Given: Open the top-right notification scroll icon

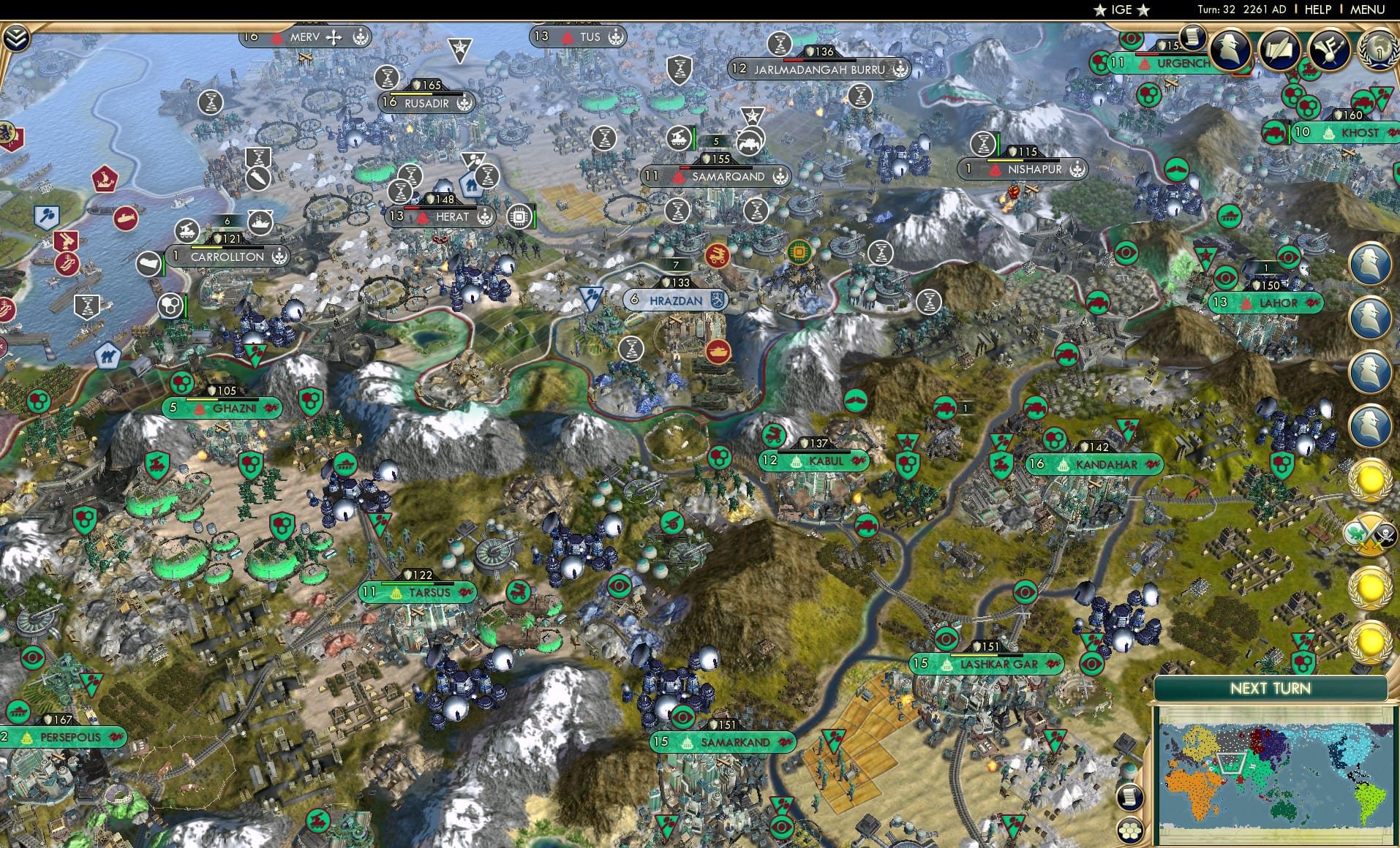Looking at the screenshot, I should (x=1192, y=38).
